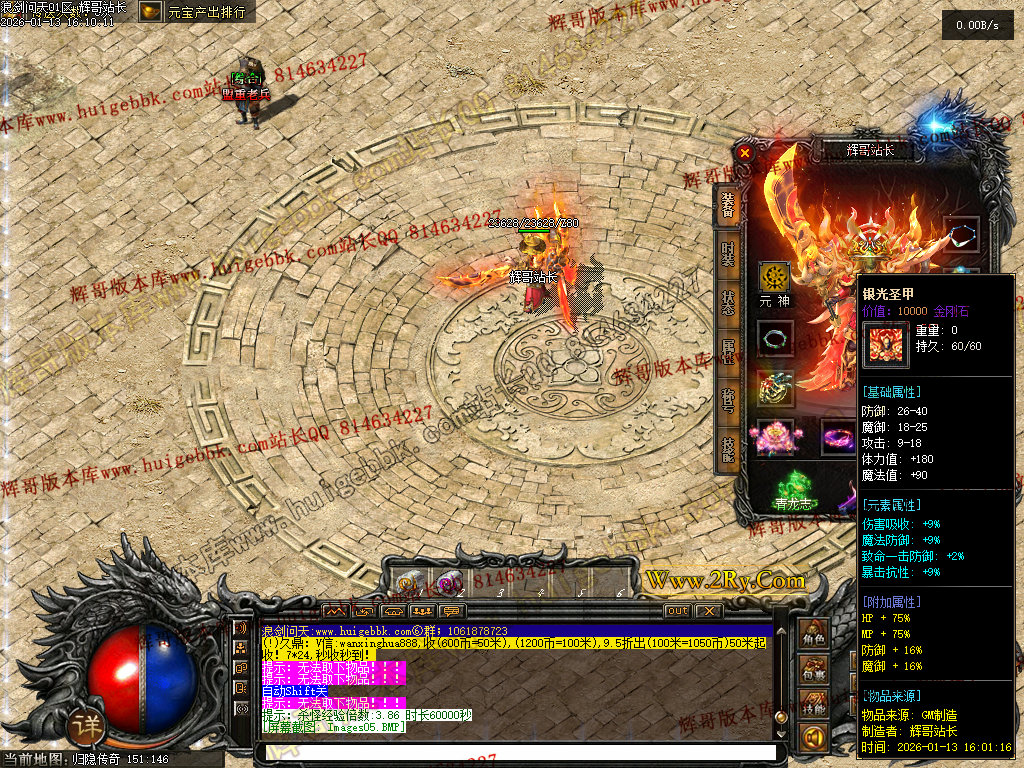This screenshot has width=1024, height=768.
Task: Open the 状态 (status) tab
Action: pyautogui.click(x=728, y=302)
